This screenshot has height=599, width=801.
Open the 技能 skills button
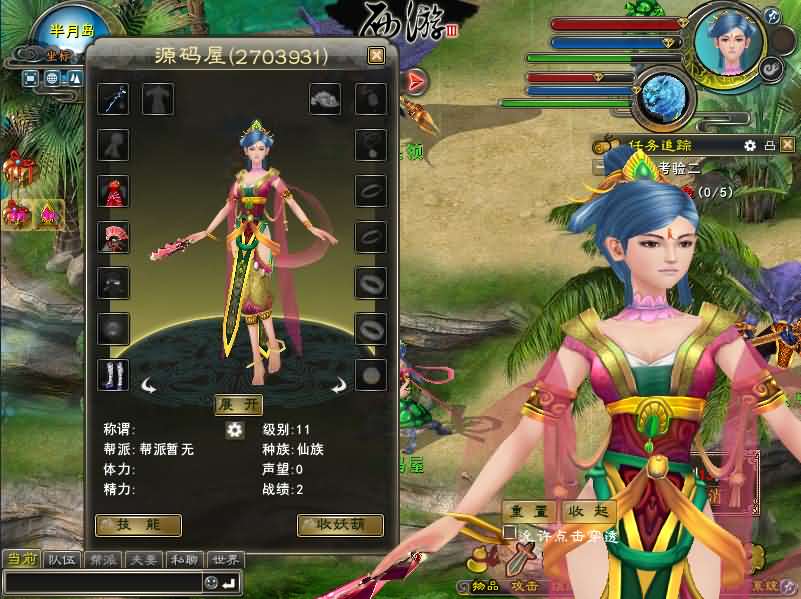138,525
